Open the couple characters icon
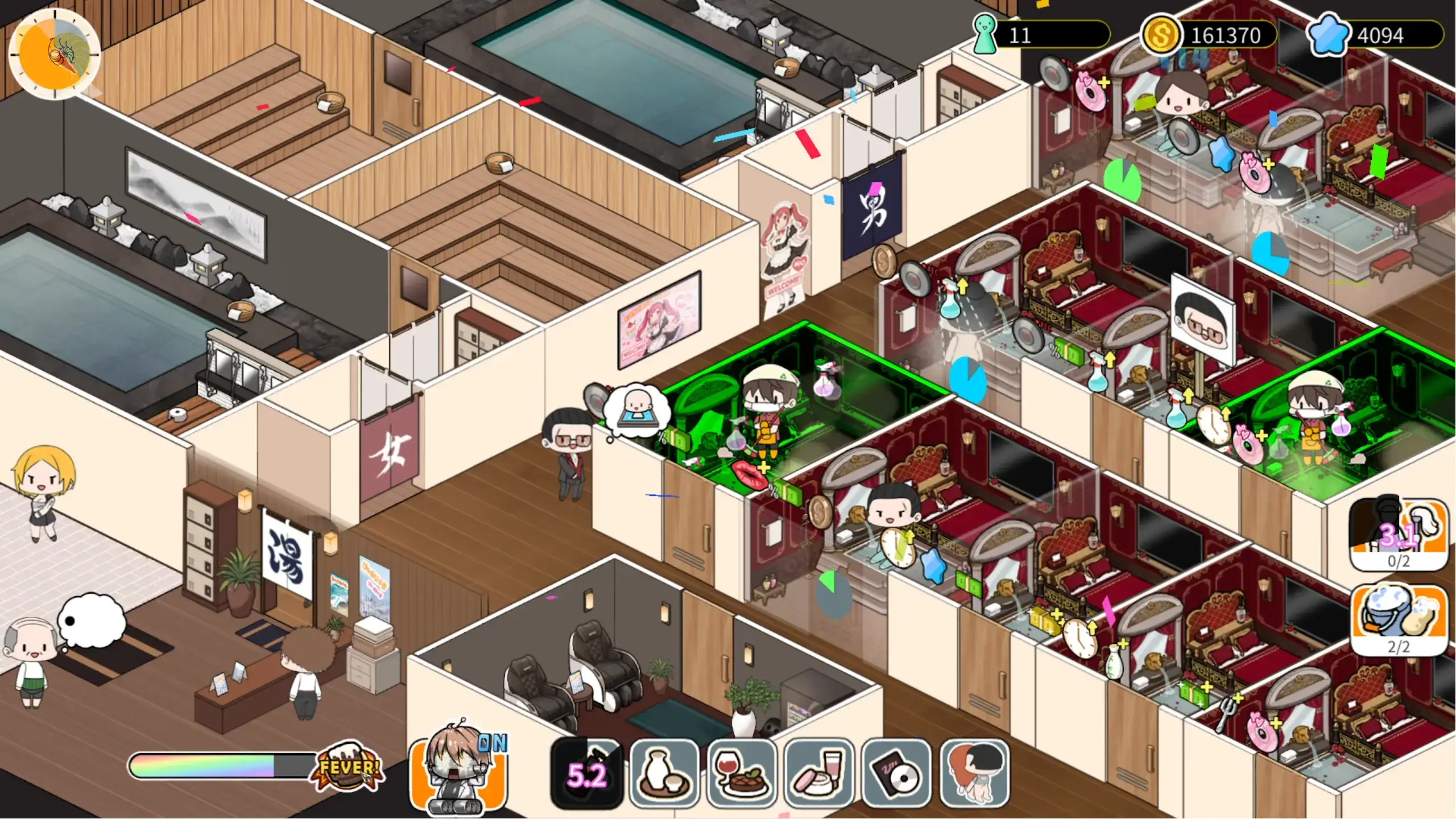Viewport: 1456px width, 819px height. point(974,773)
